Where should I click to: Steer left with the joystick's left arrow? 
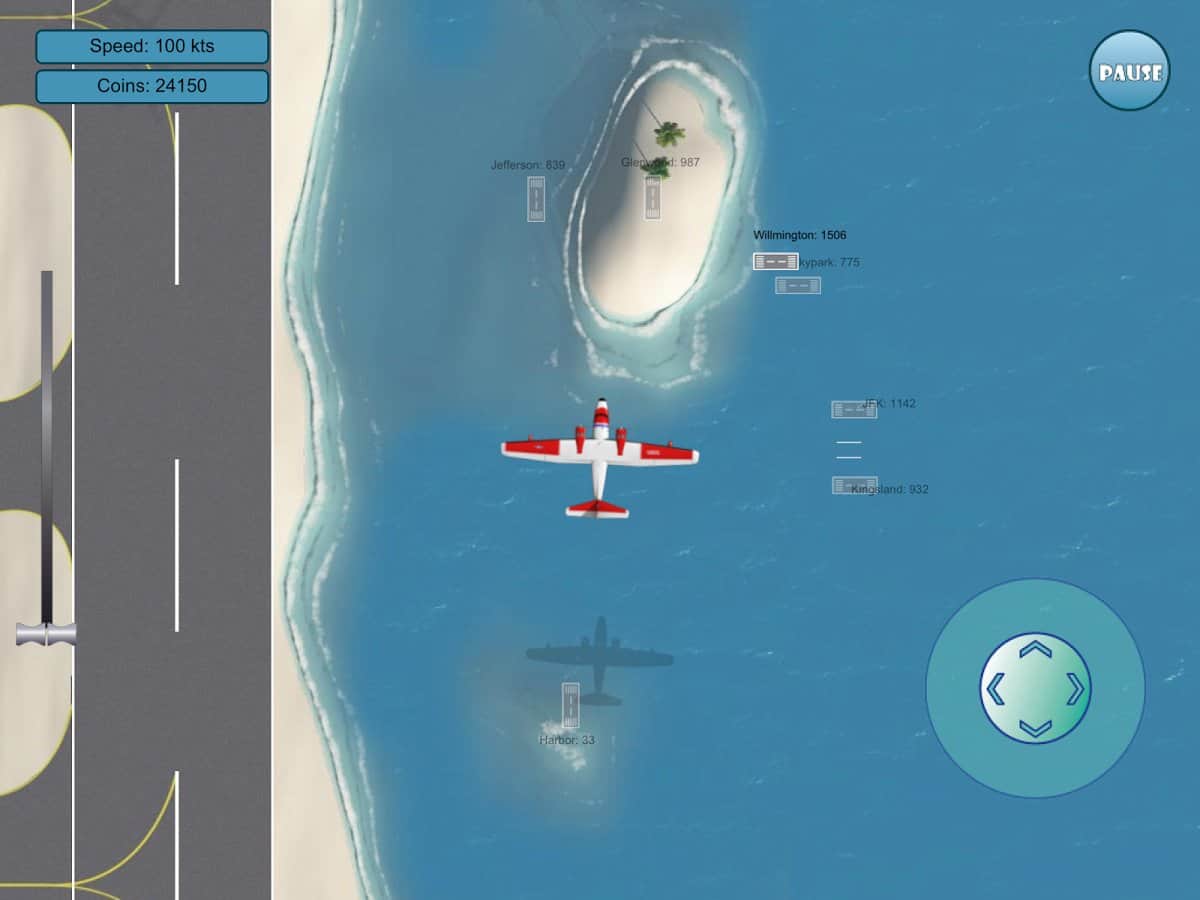995,689
